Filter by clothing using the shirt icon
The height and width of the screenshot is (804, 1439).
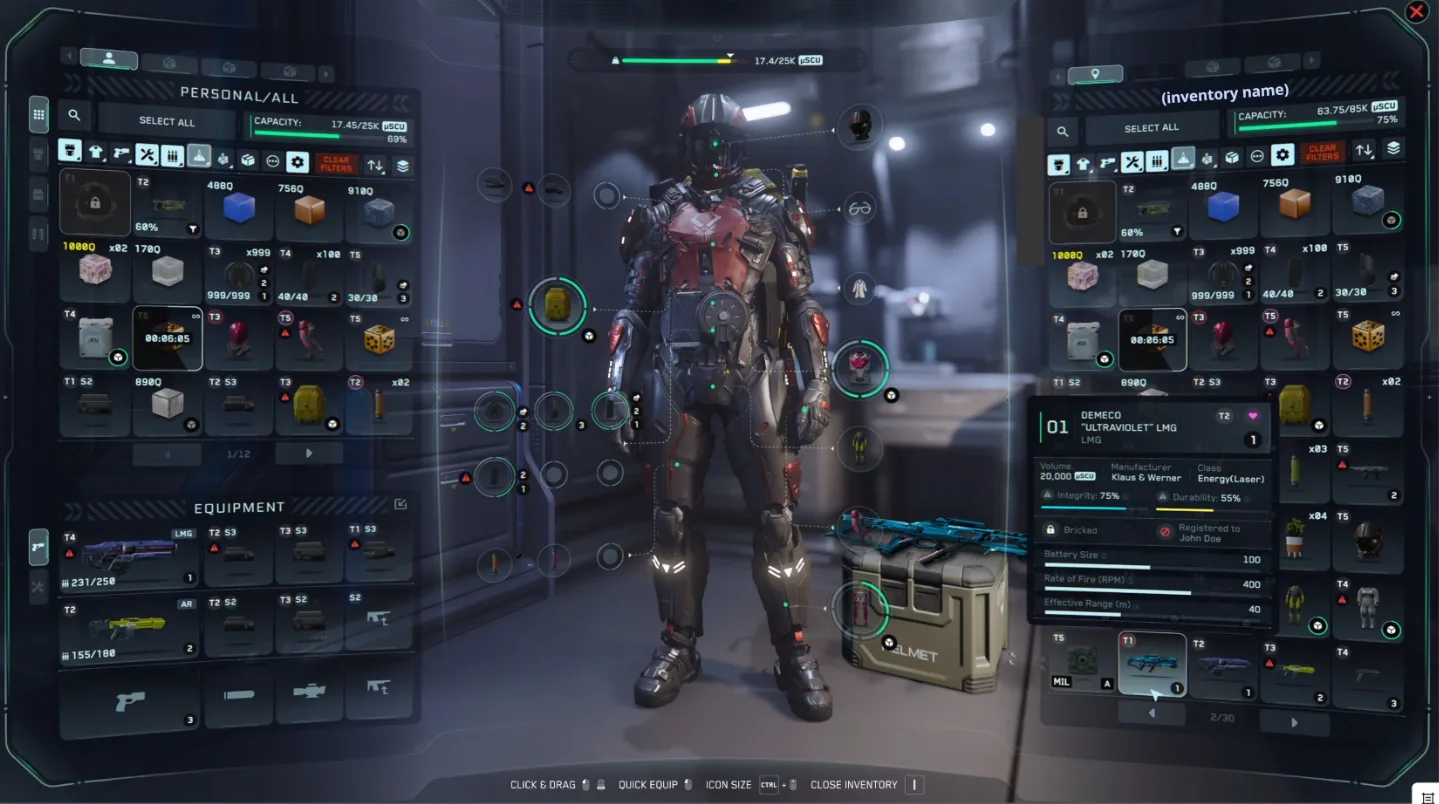point(96,153)
